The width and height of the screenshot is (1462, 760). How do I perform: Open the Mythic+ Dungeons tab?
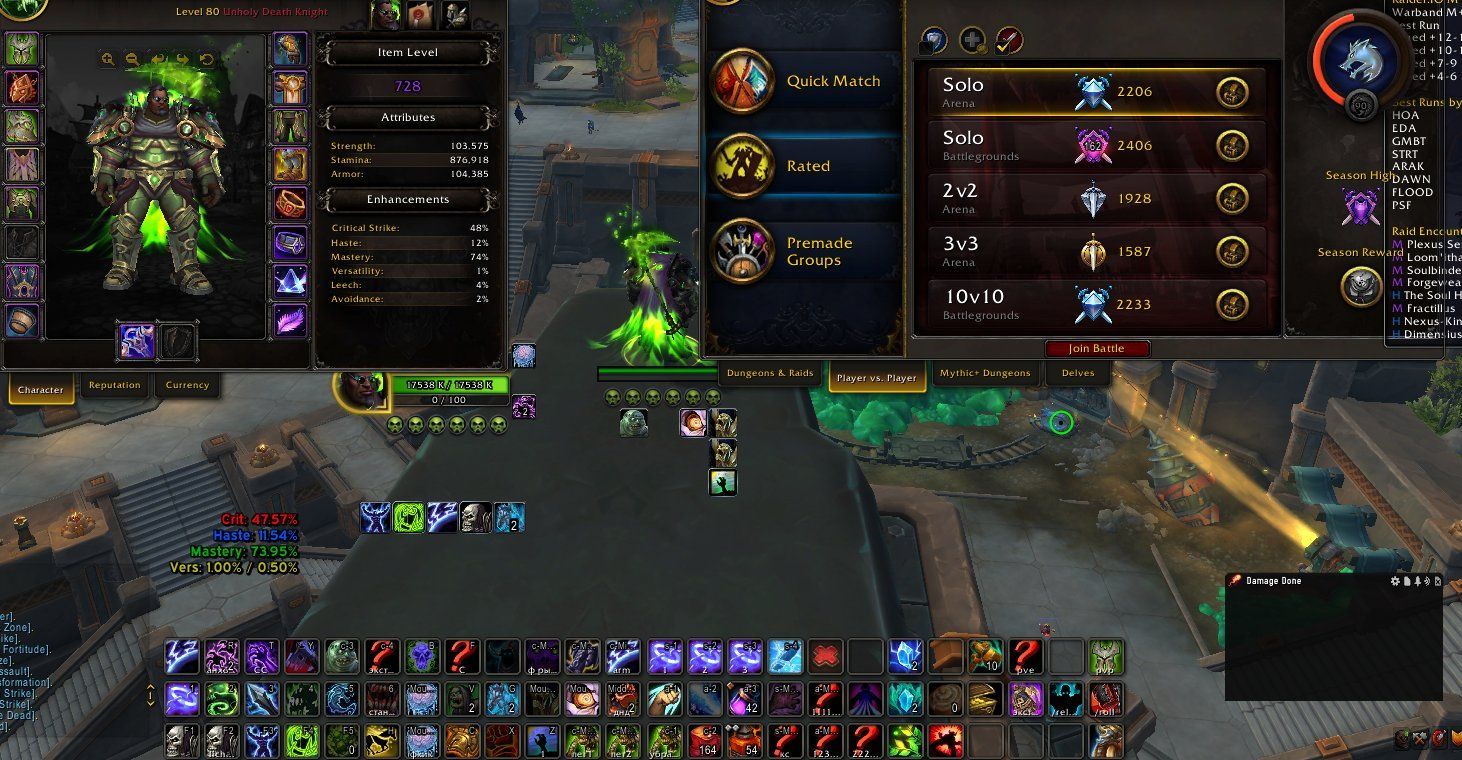click(x=984, y=374)
